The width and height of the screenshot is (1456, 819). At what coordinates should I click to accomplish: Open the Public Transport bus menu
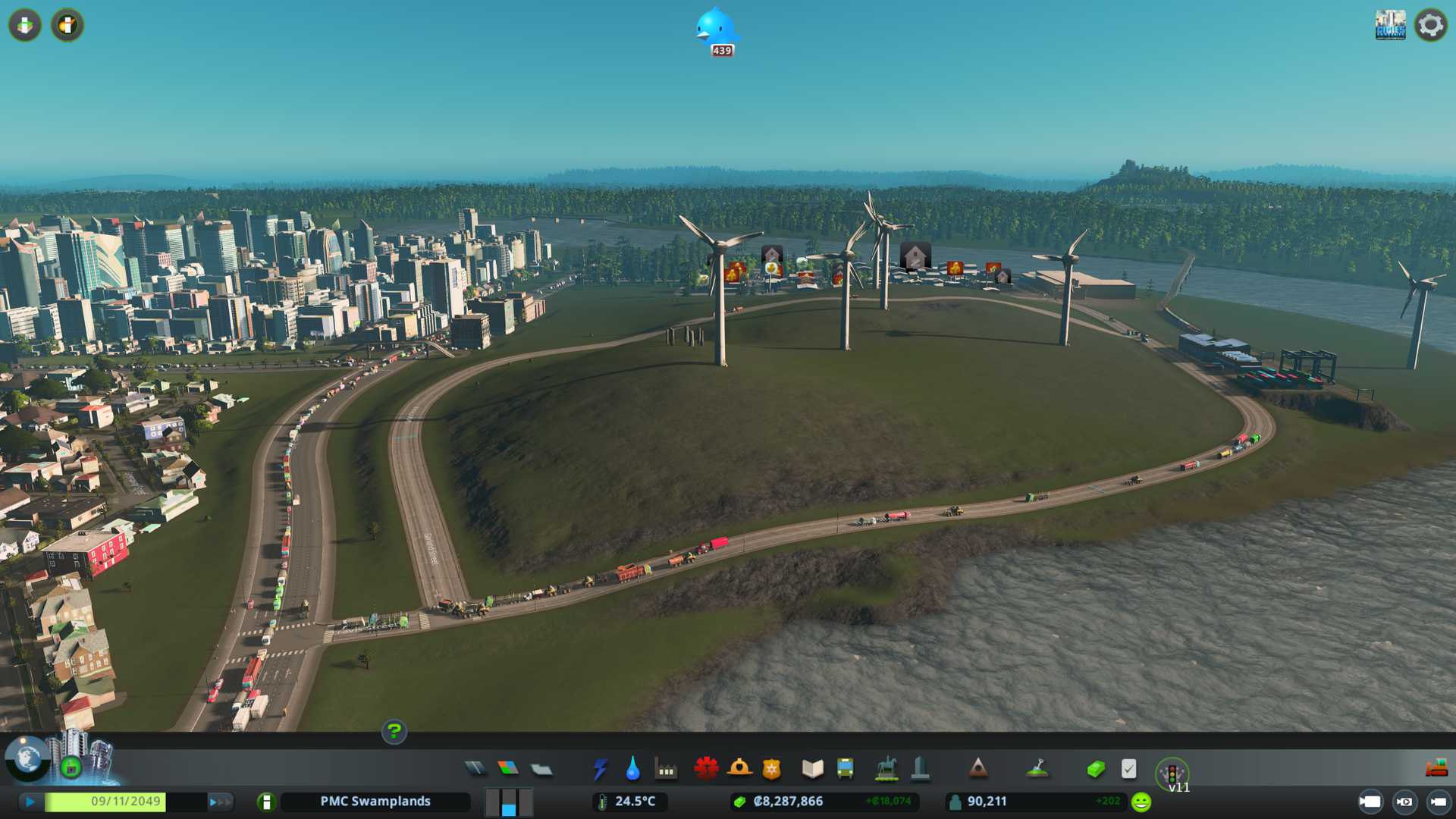pos(845,769)
